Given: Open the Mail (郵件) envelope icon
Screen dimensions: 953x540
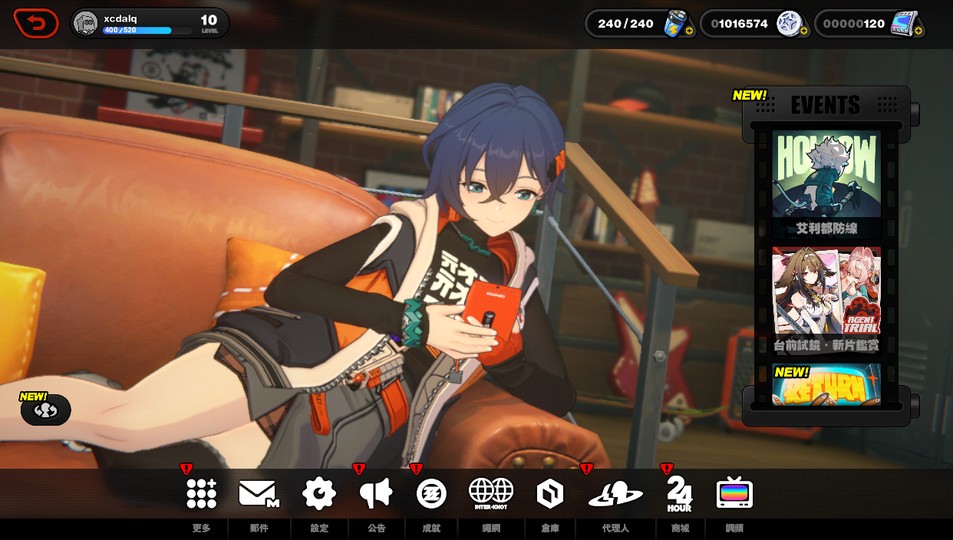Looking at the screenshot, I should pos(258,493).
